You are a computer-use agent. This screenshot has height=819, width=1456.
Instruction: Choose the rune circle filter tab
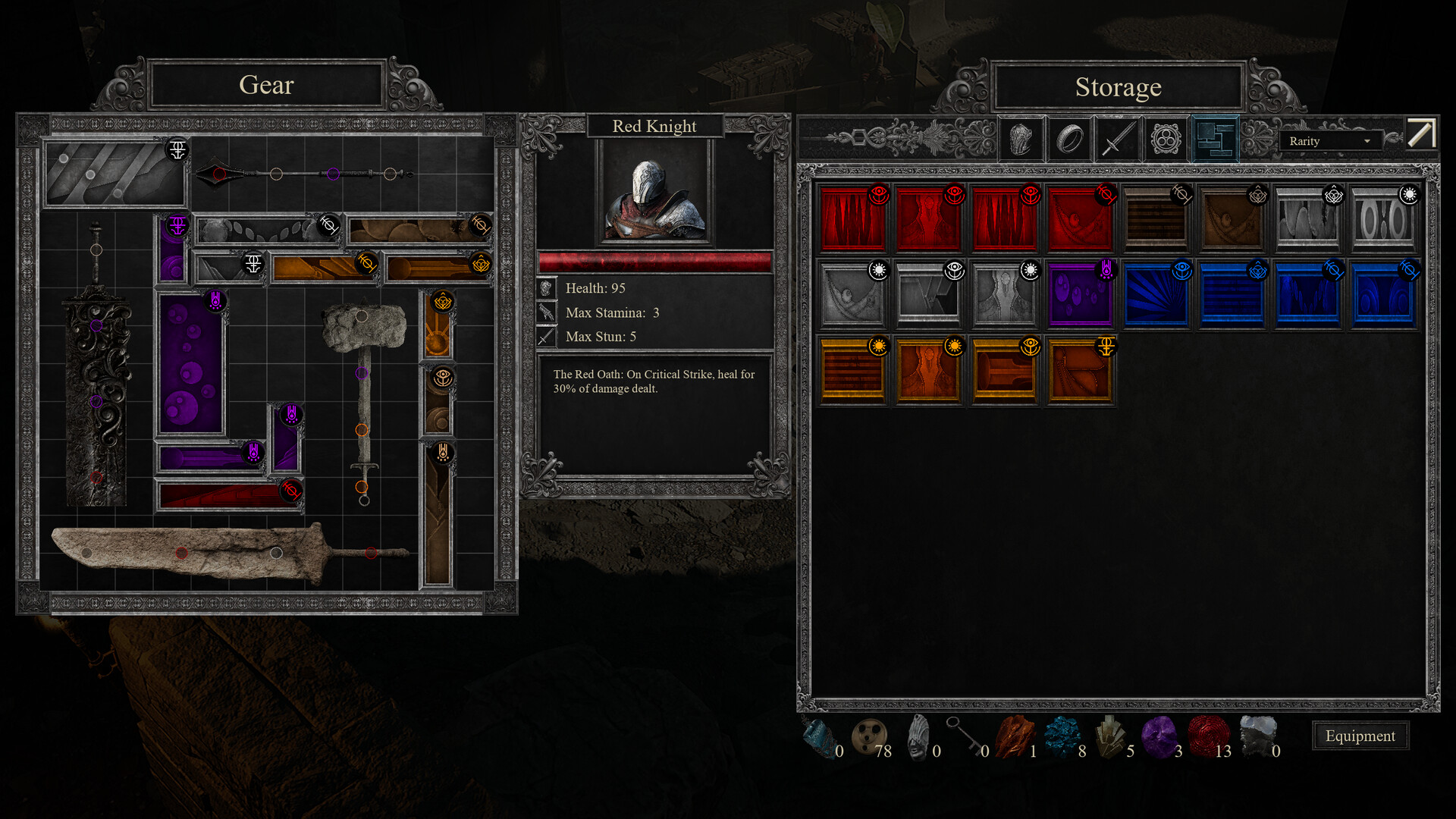(x=1166, y=140)
